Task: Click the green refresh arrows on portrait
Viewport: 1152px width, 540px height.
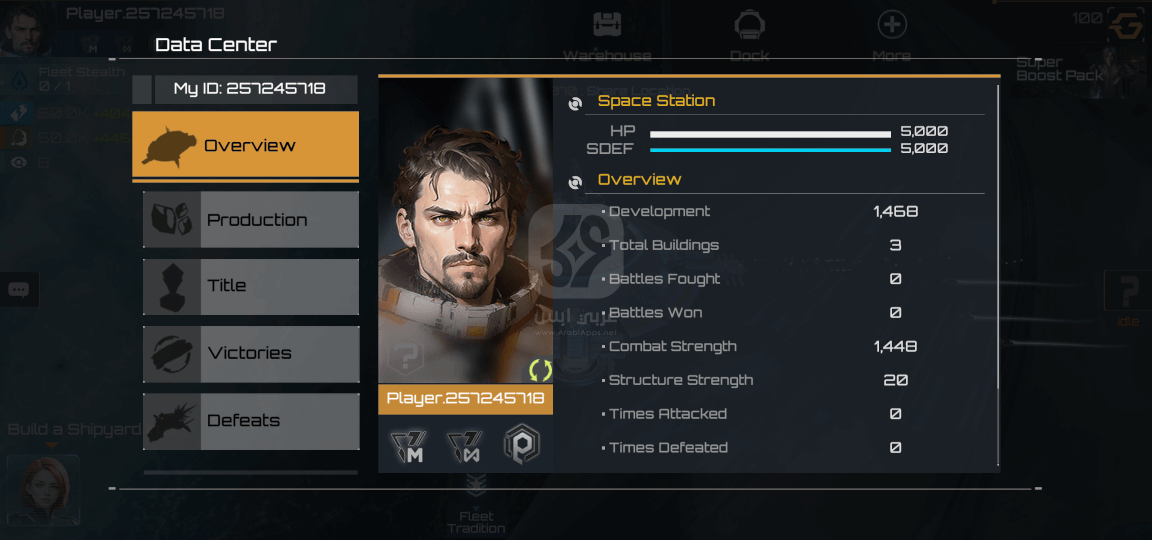Action: pos(540,370)
